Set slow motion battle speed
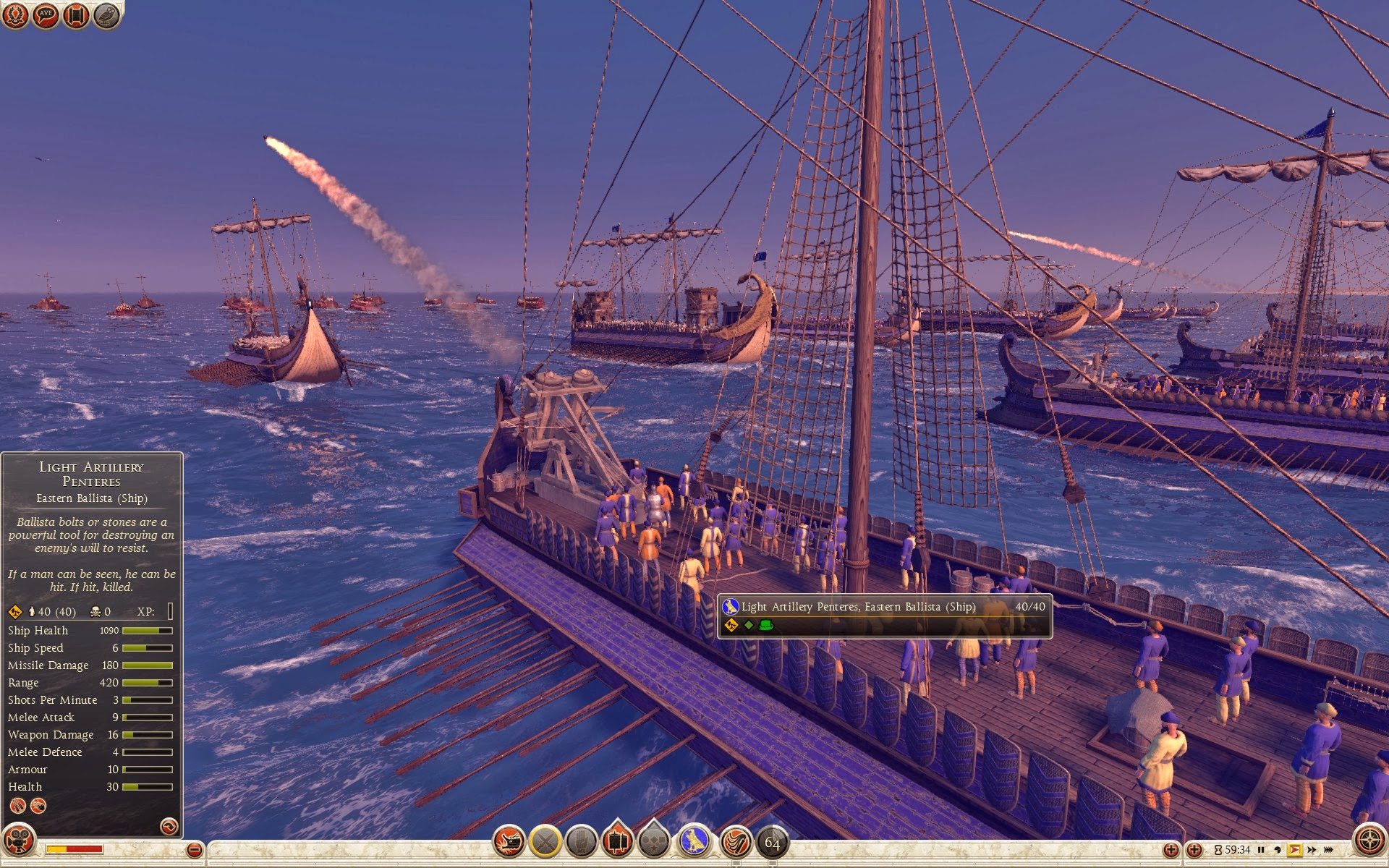 (x=1278, y=850)
